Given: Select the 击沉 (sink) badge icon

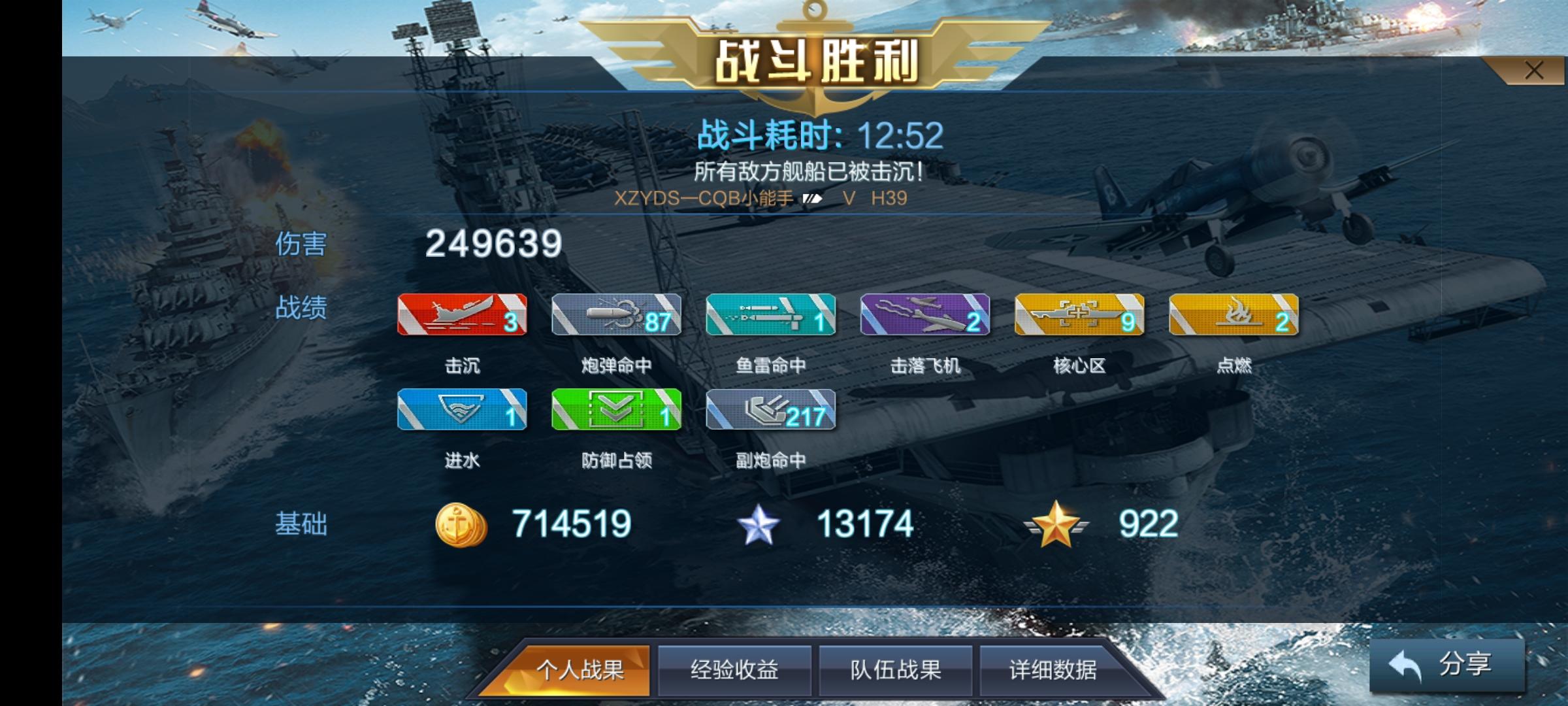Looking at the screenshot, I should point(463,317).
